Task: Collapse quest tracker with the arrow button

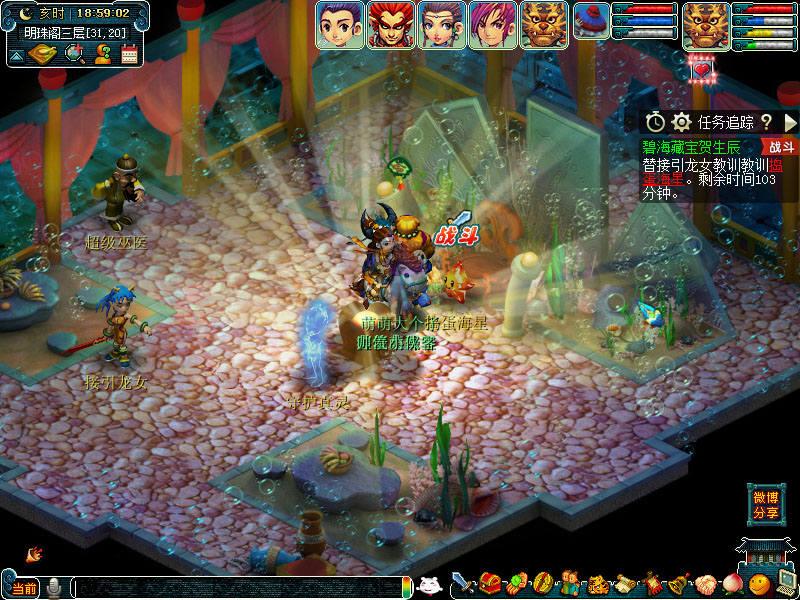Action: (790, 122)
